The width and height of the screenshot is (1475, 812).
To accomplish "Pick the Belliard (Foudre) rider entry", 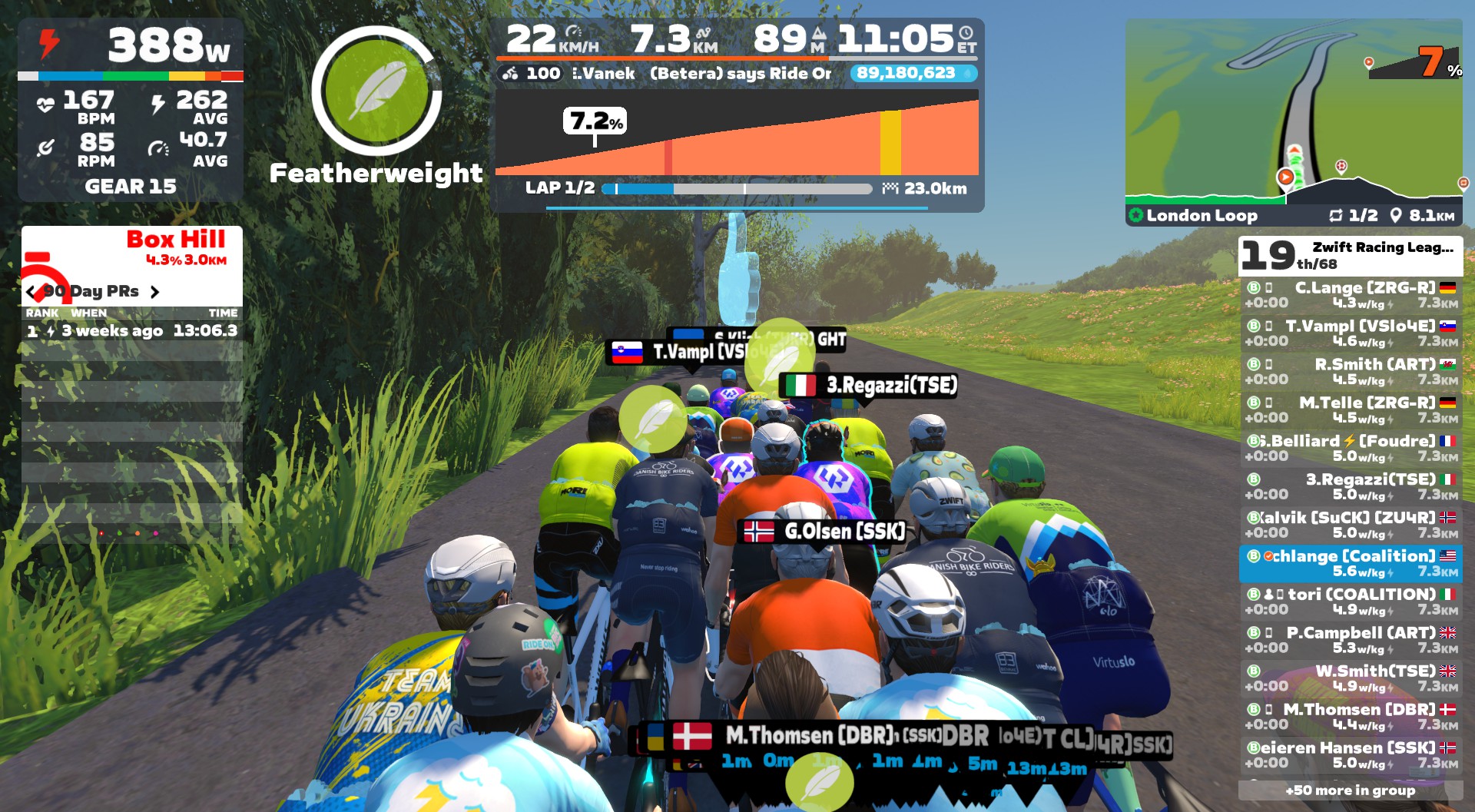I will [1351, 449].
